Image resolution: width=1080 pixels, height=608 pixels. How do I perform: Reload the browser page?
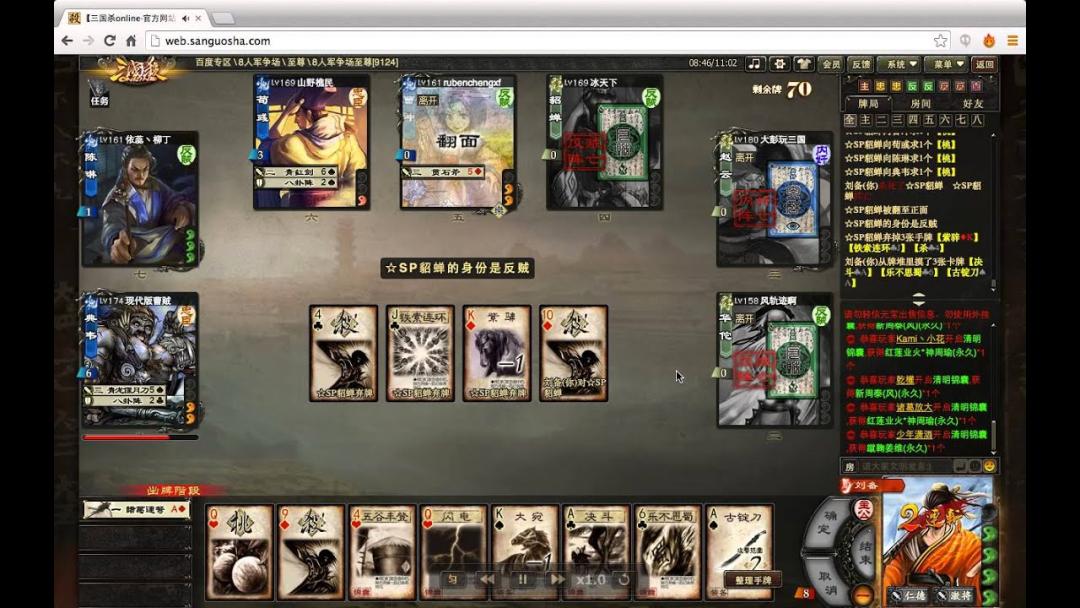pyautogui.click(x=109, y=41)
